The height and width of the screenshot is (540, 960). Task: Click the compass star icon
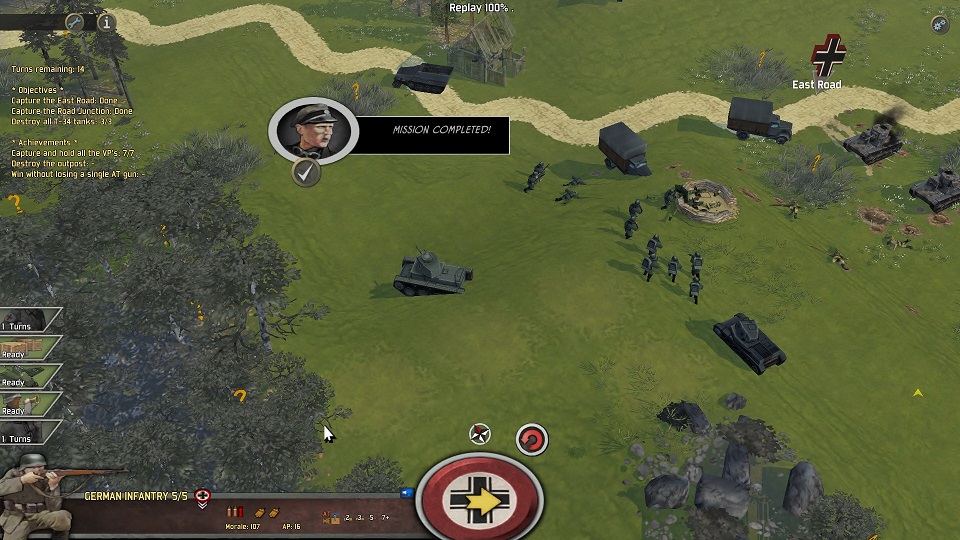[x=480, y=434]
